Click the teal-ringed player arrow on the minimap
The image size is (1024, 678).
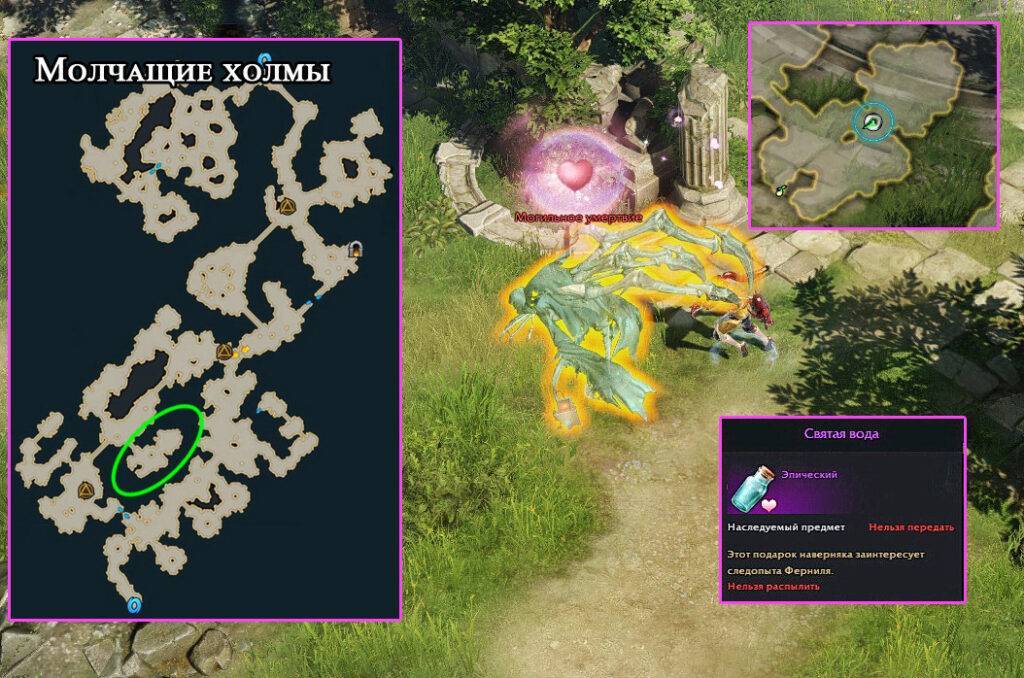(872, 122)
